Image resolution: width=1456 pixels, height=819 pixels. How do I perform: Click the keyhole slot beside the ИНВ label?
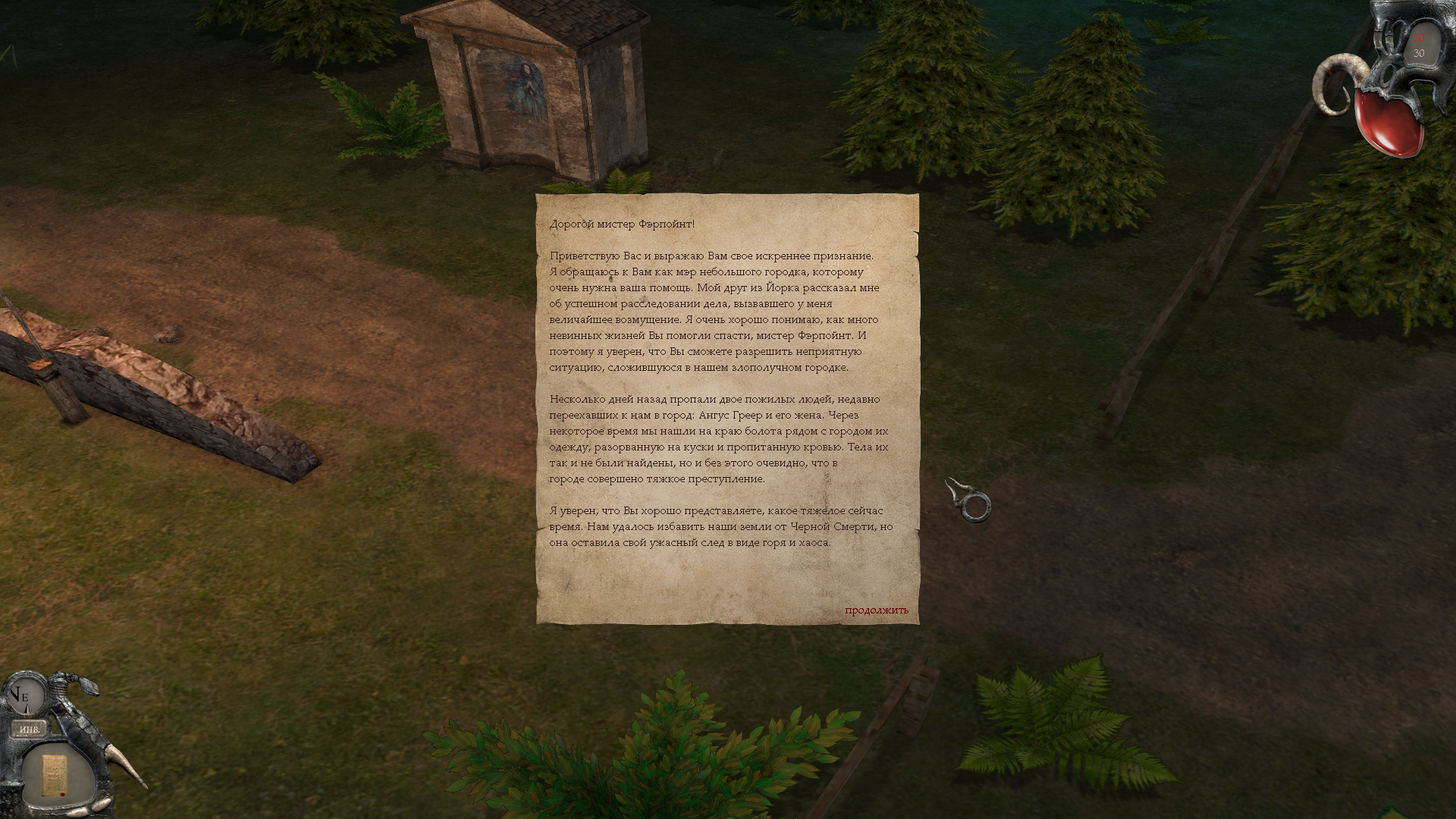coord(53,726)
